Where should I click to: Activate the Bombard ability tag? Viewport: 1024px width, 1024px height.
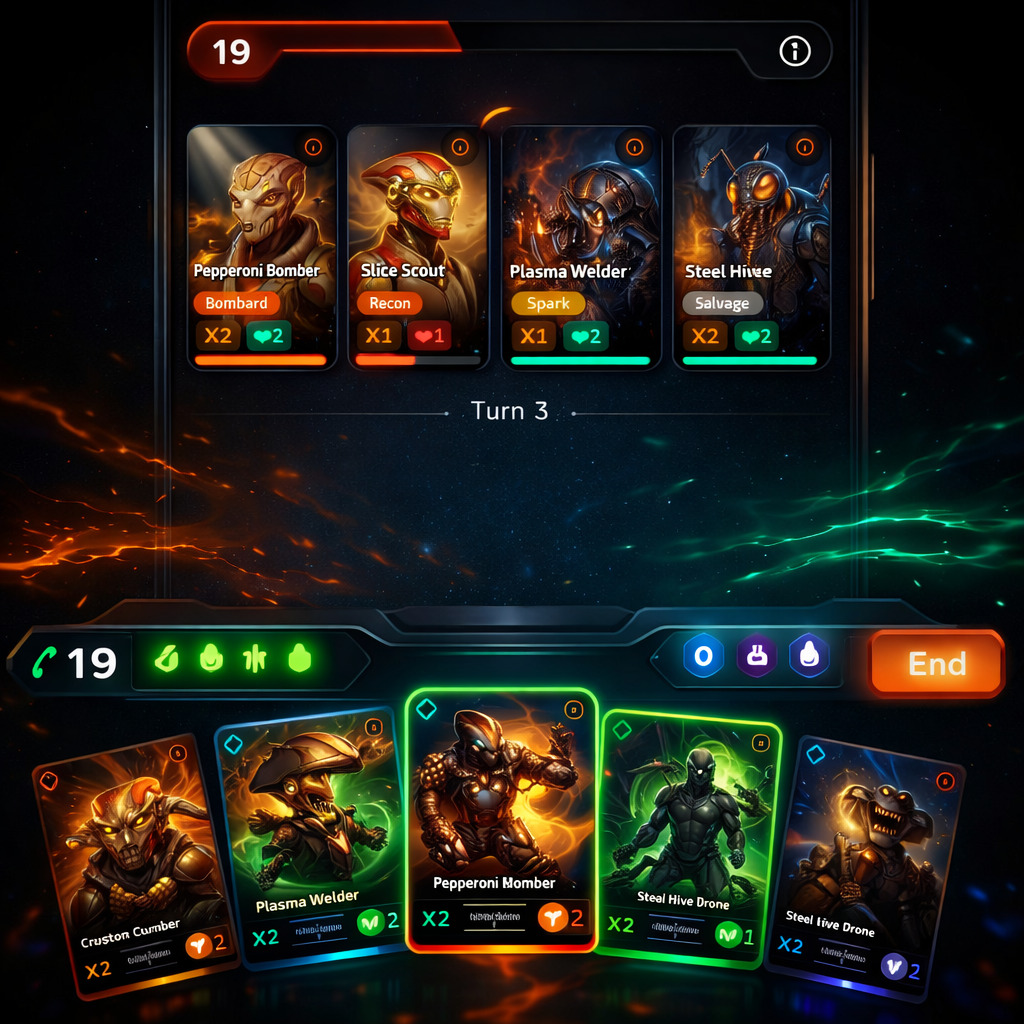pyautogui.click(x=236, y=303)
